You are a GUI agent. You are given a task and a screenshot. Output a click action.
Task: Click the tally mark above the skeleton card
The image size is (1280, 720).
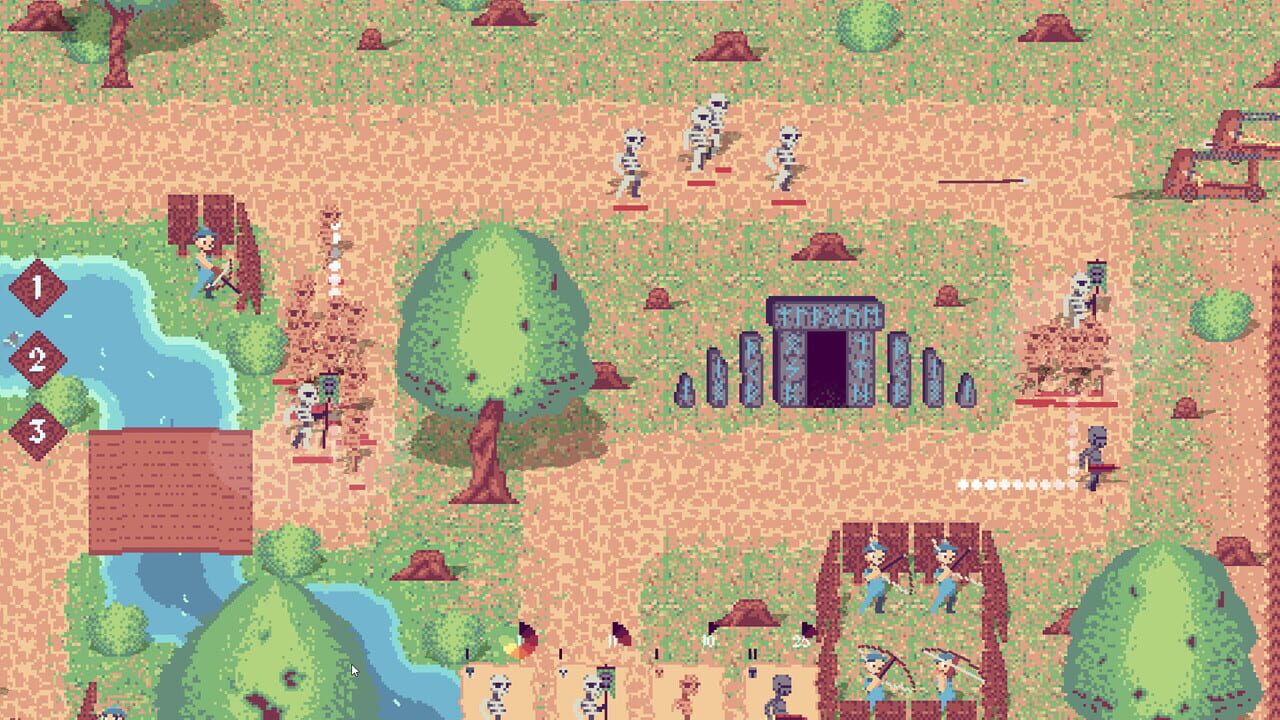[x=467, y=652]
